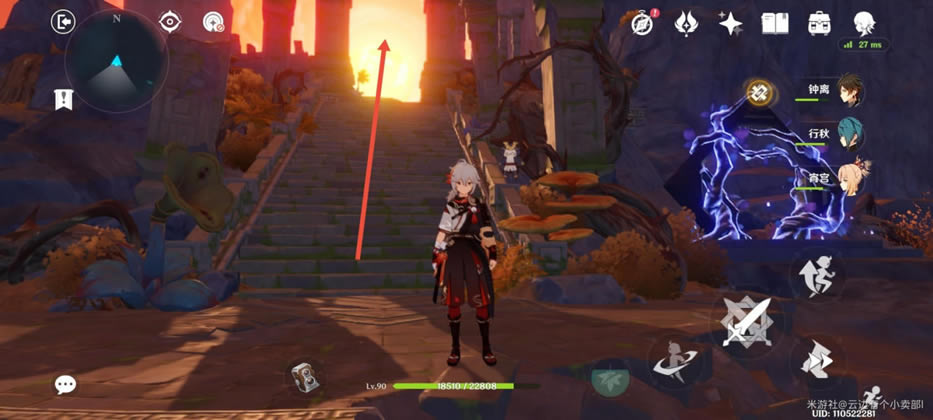Open the chat speech bubble
The width and height of the screenshot is (933, 420).
(65, 384)
